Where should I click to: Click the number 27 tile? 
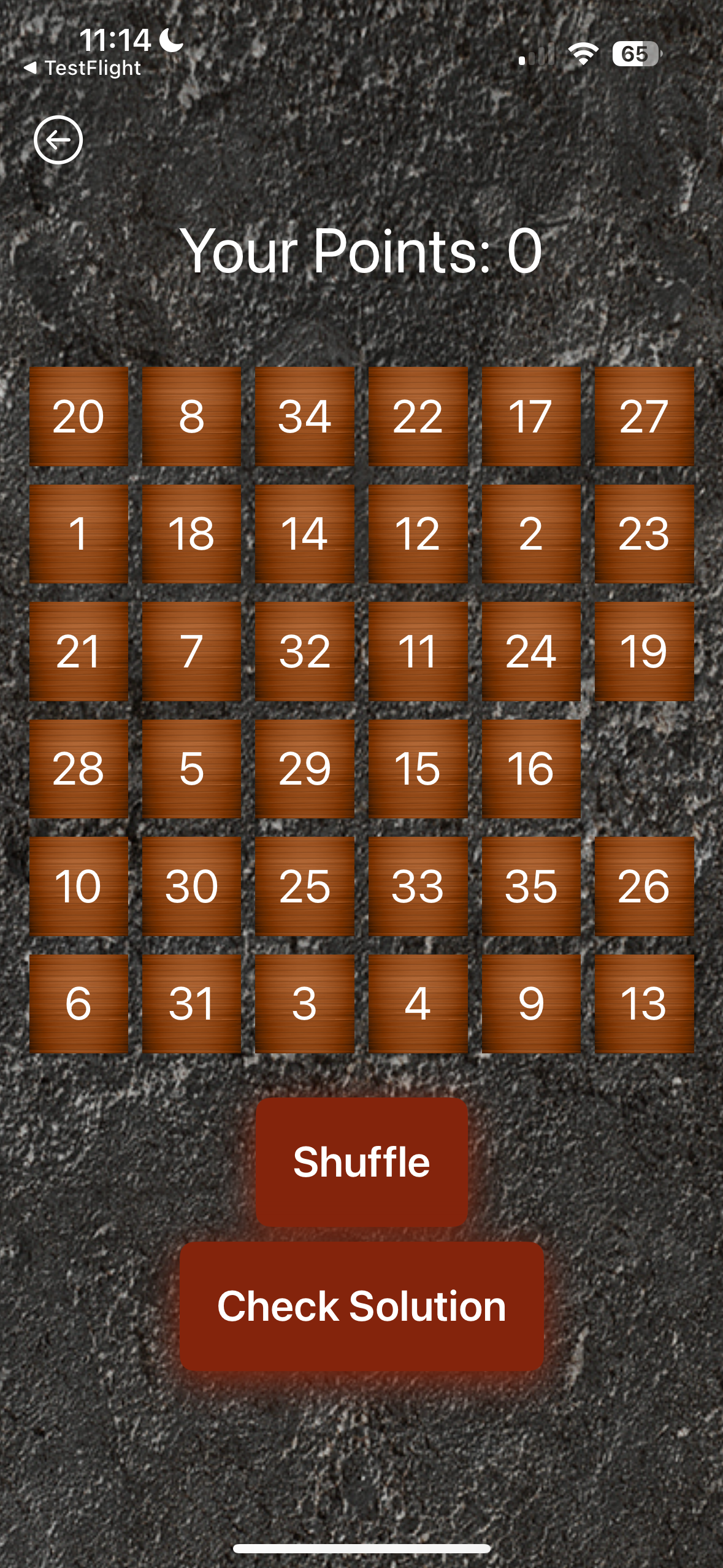[x=644, y=417]
